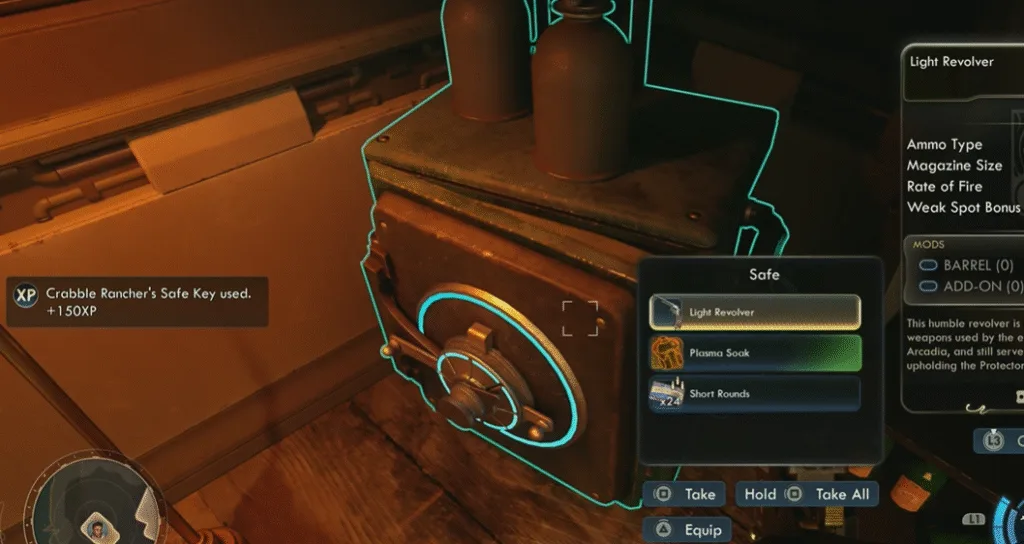Click the Take button
Screen dimensions: 1024x544
coord(685,494)
